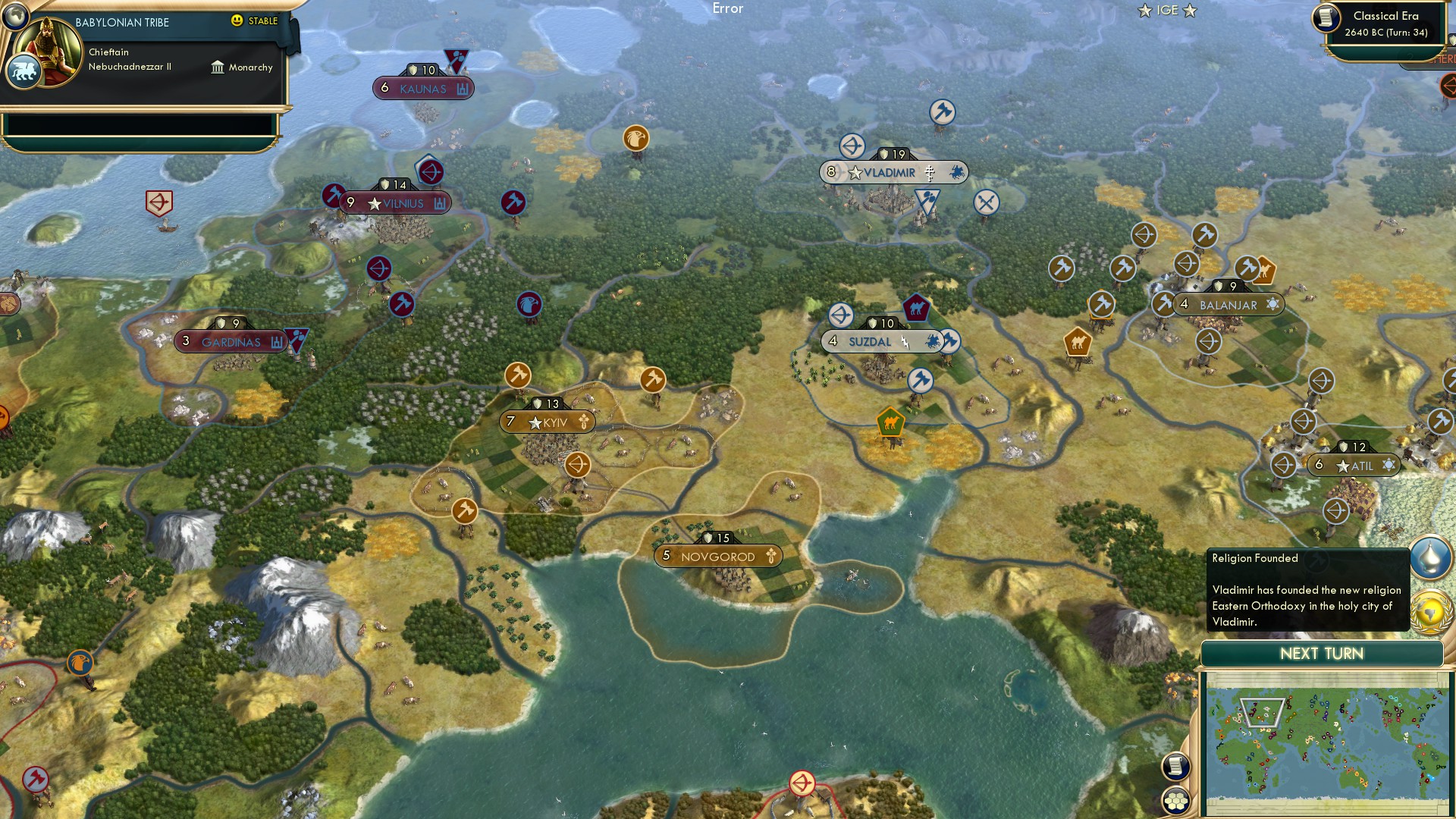Click the Monarchy government pillar icon
Viewport: 1456px width, 819px height.
point(218,67)
